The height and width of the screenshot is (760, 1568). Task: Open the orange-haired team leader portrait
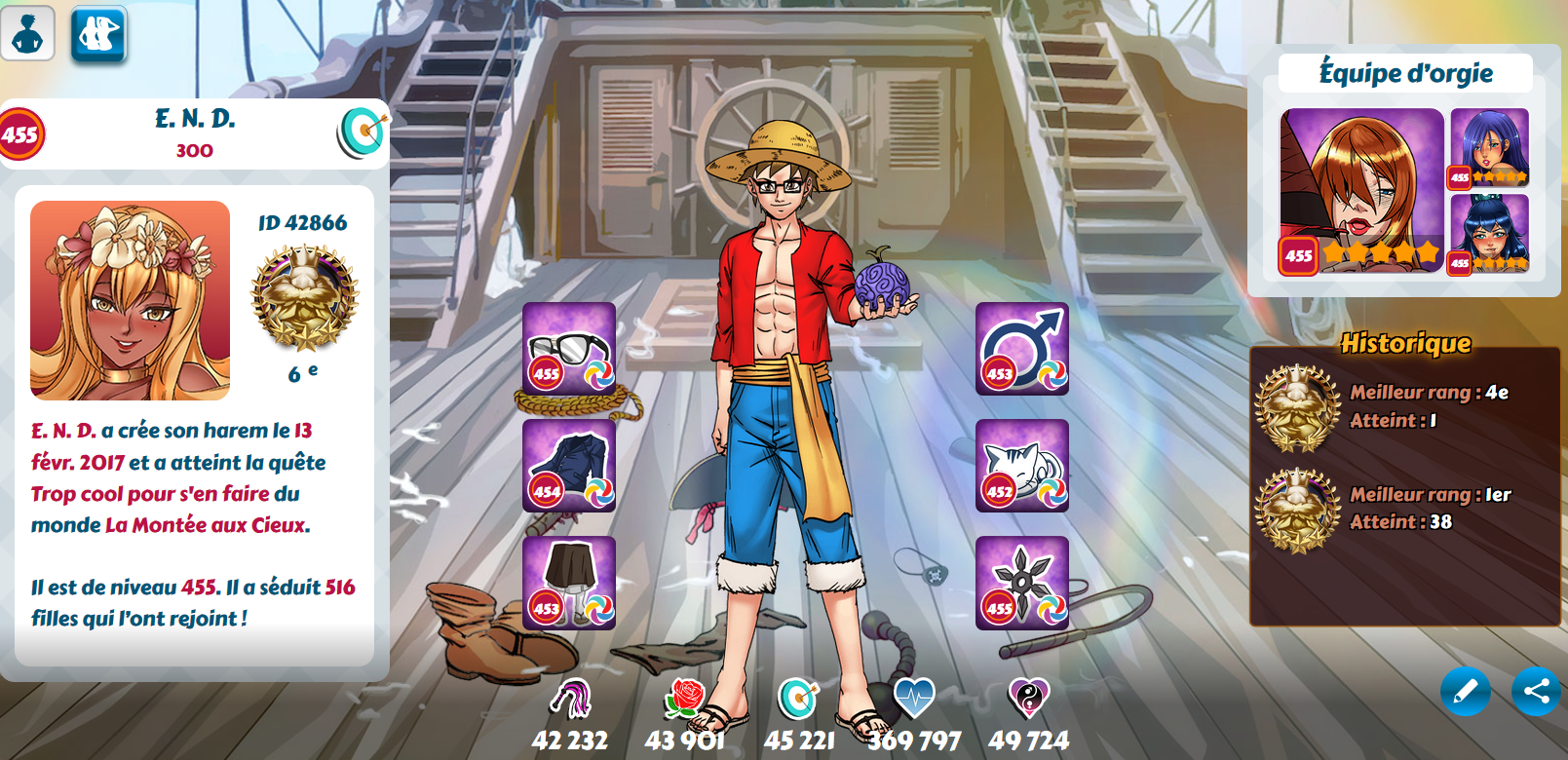click(x=1361, y=191)
